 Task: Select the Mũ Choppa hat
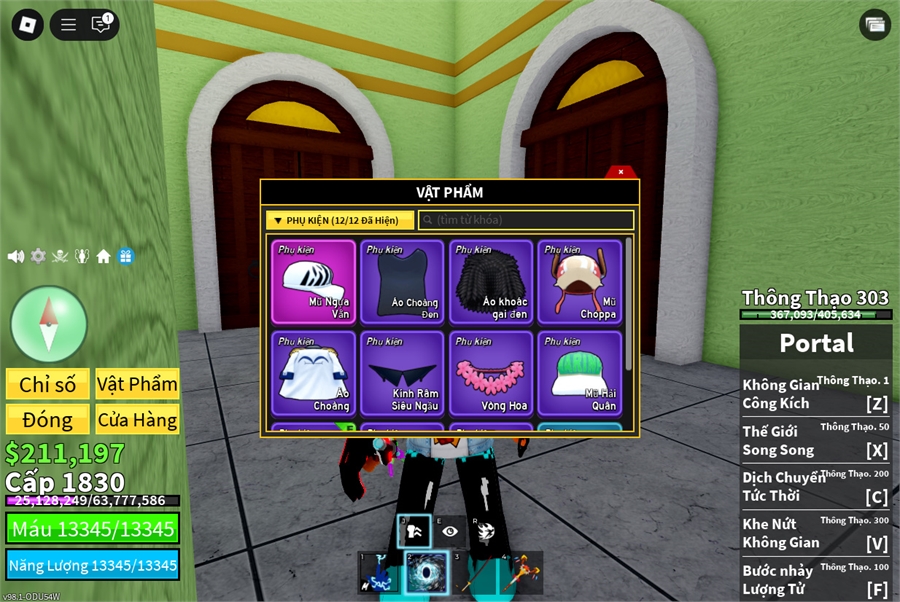pos(580,282)
